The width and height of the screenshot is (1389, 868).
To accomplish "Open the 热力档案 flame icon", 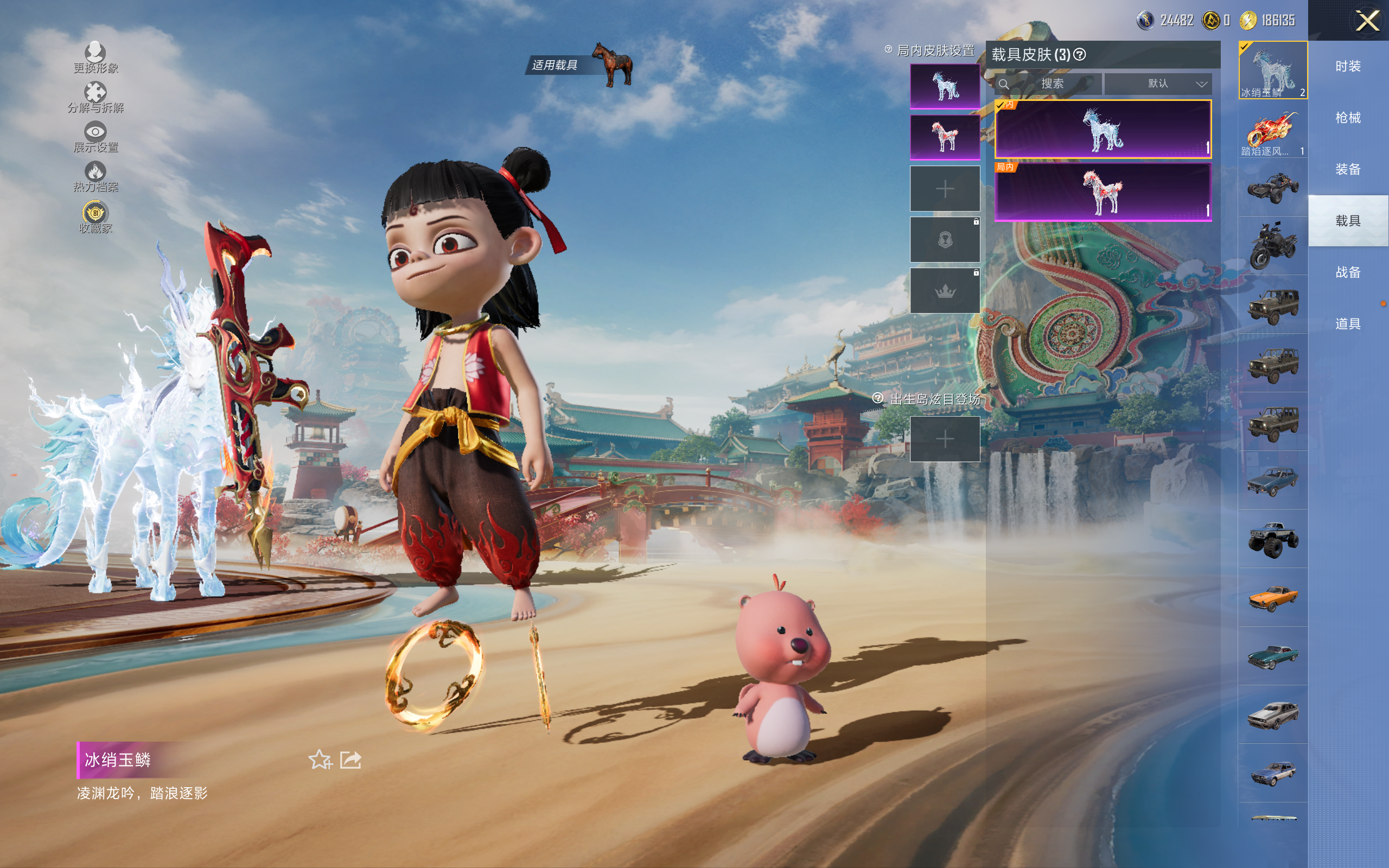I will click(x=95, y=176).
